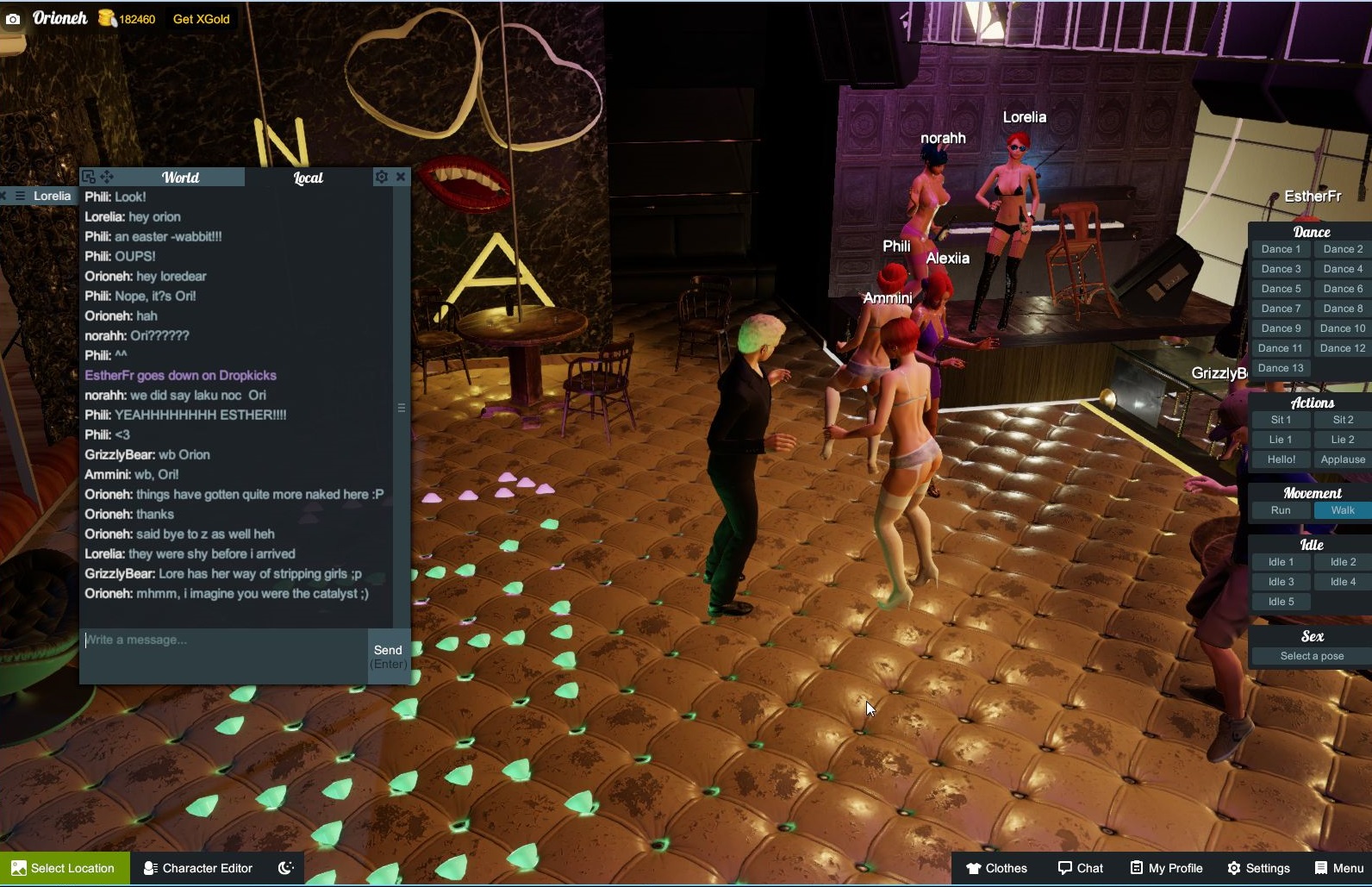
Task: Click the chat window pop-out icon
Action: pyautogui.click(x=89, y=177)
